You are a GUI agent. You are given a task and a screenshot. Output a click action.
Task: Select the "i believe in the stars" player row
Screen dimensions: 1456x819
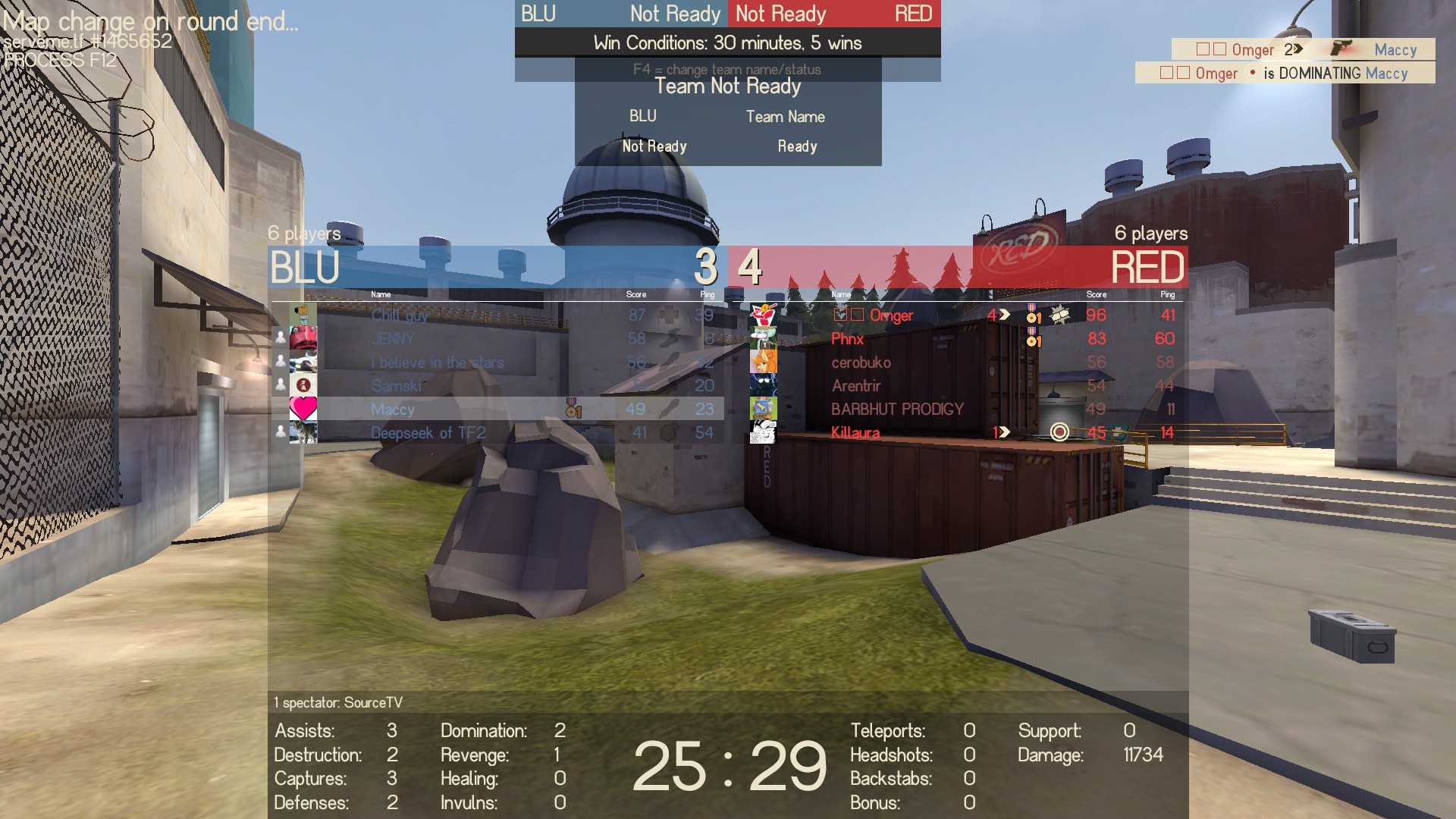point(437,362)
